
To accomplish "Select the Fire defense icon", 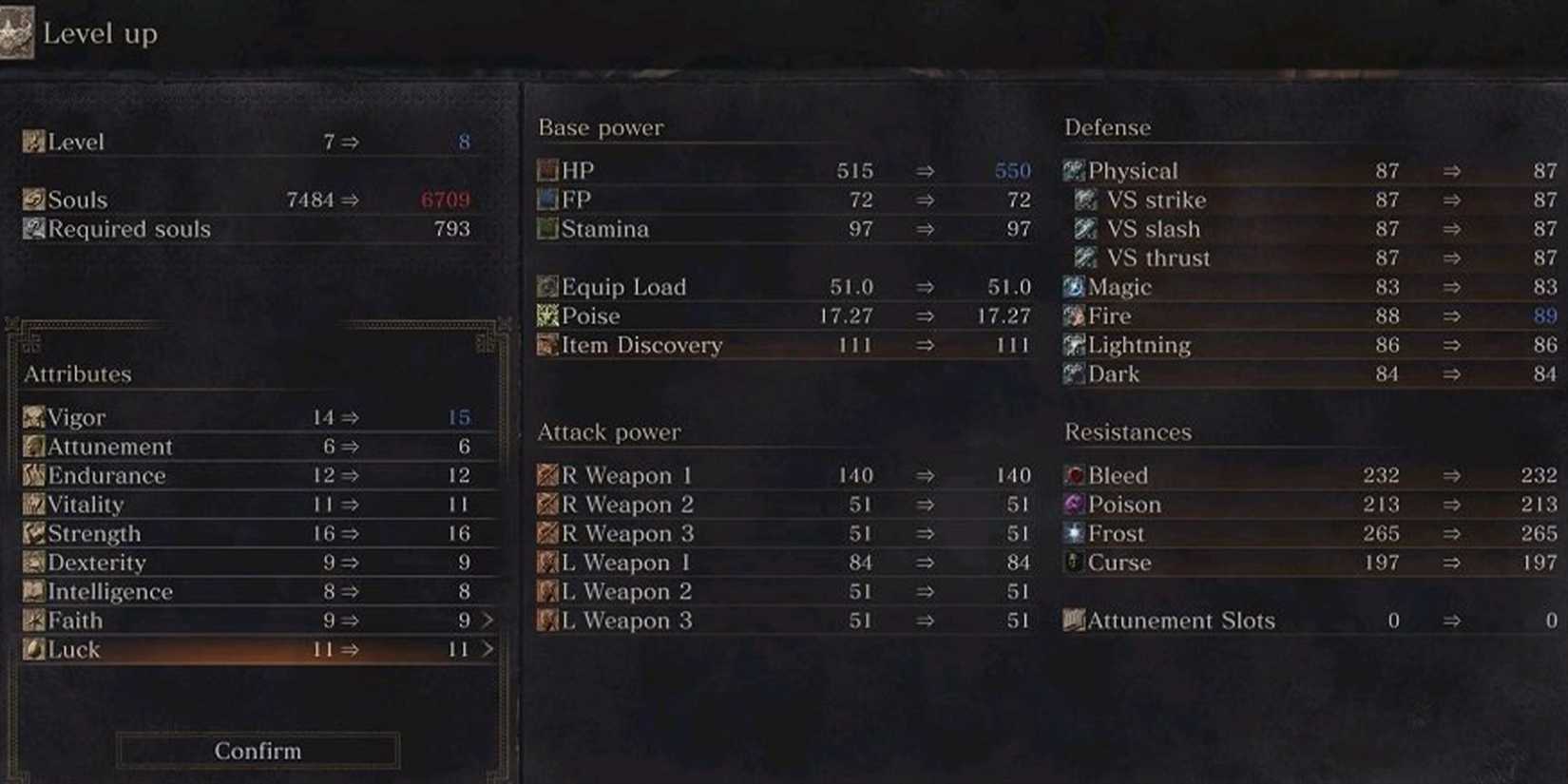I will (x=1074, y=316).
